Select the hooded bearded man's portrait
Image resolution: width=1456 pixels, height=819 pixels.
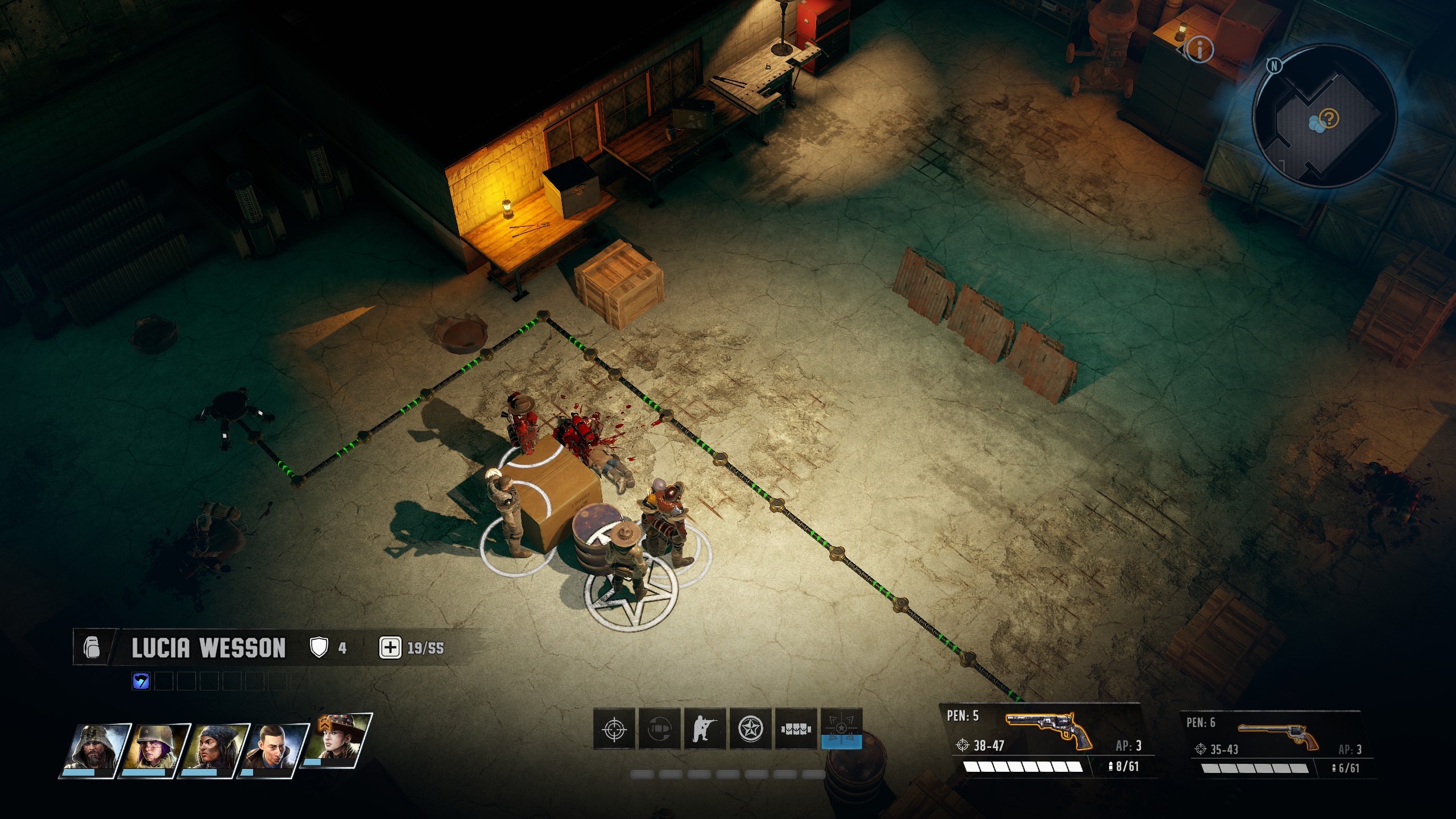[x=96, y=749]
